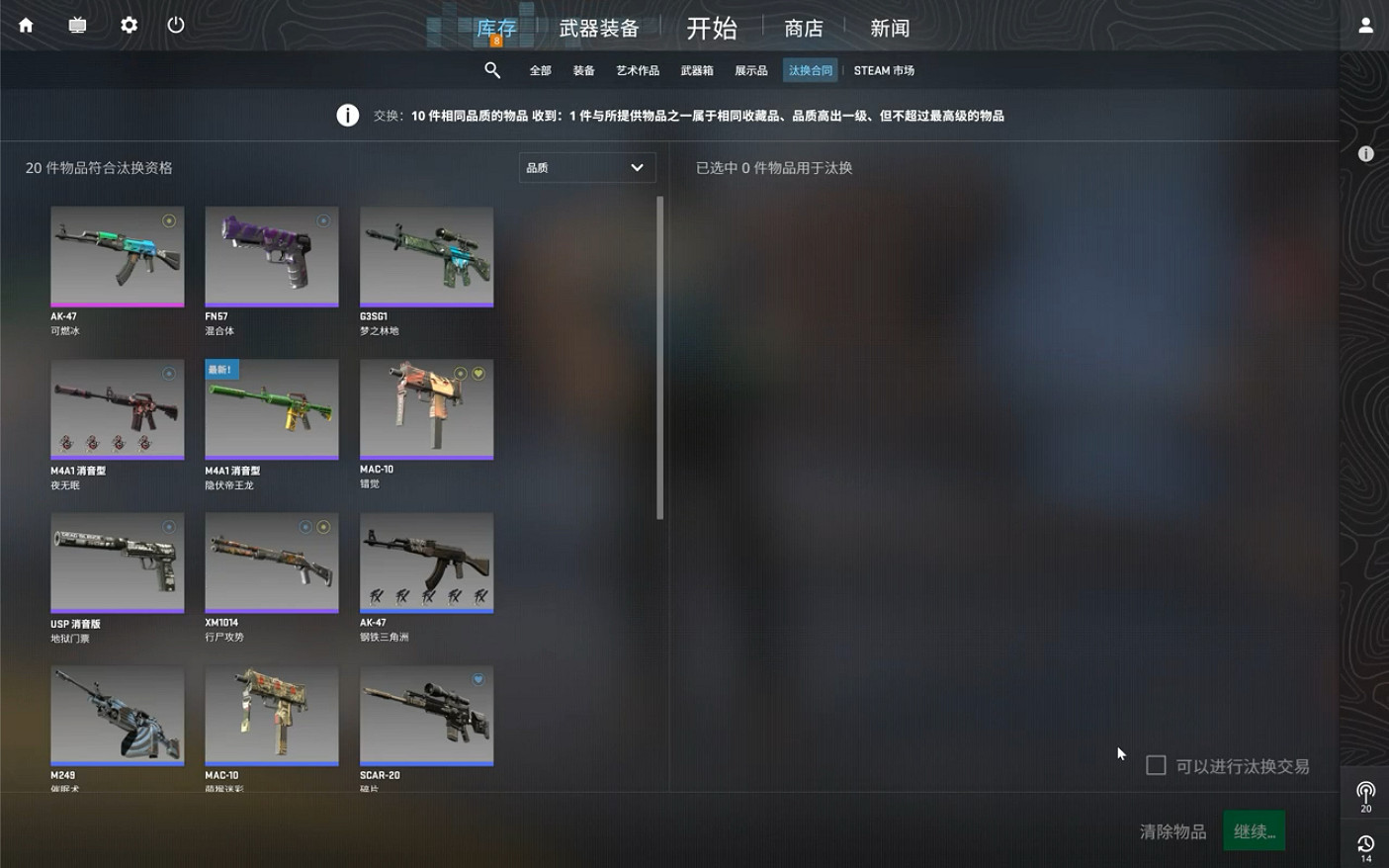Image resolution: width=1389 pixels, height=868 pixels.
Task: Click the profile person icon in top right
Action: pos(1365,25)
